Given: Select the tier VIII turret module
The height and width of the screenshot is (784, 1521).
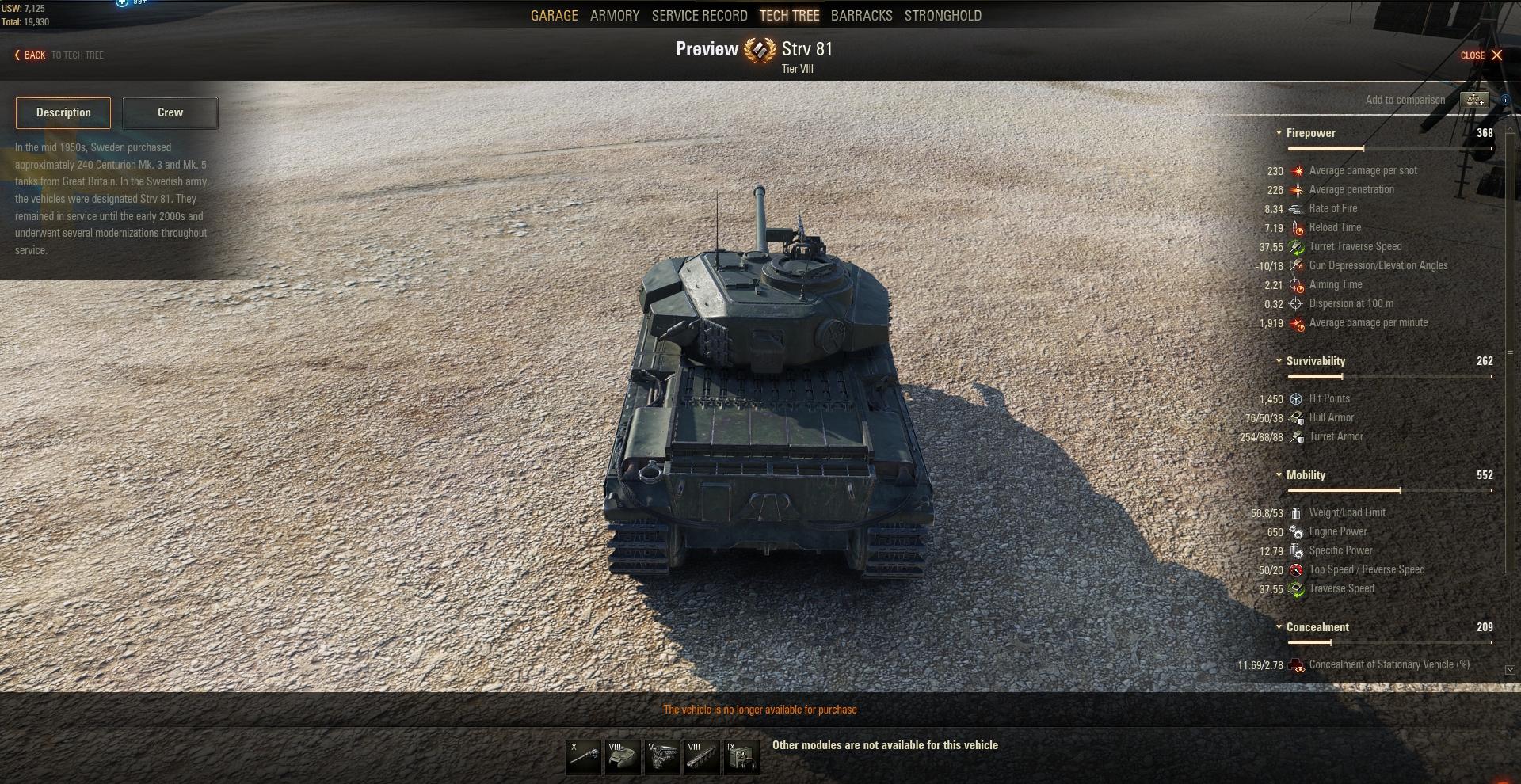Looking at the screenshot, I should click(x=623, y=757).
